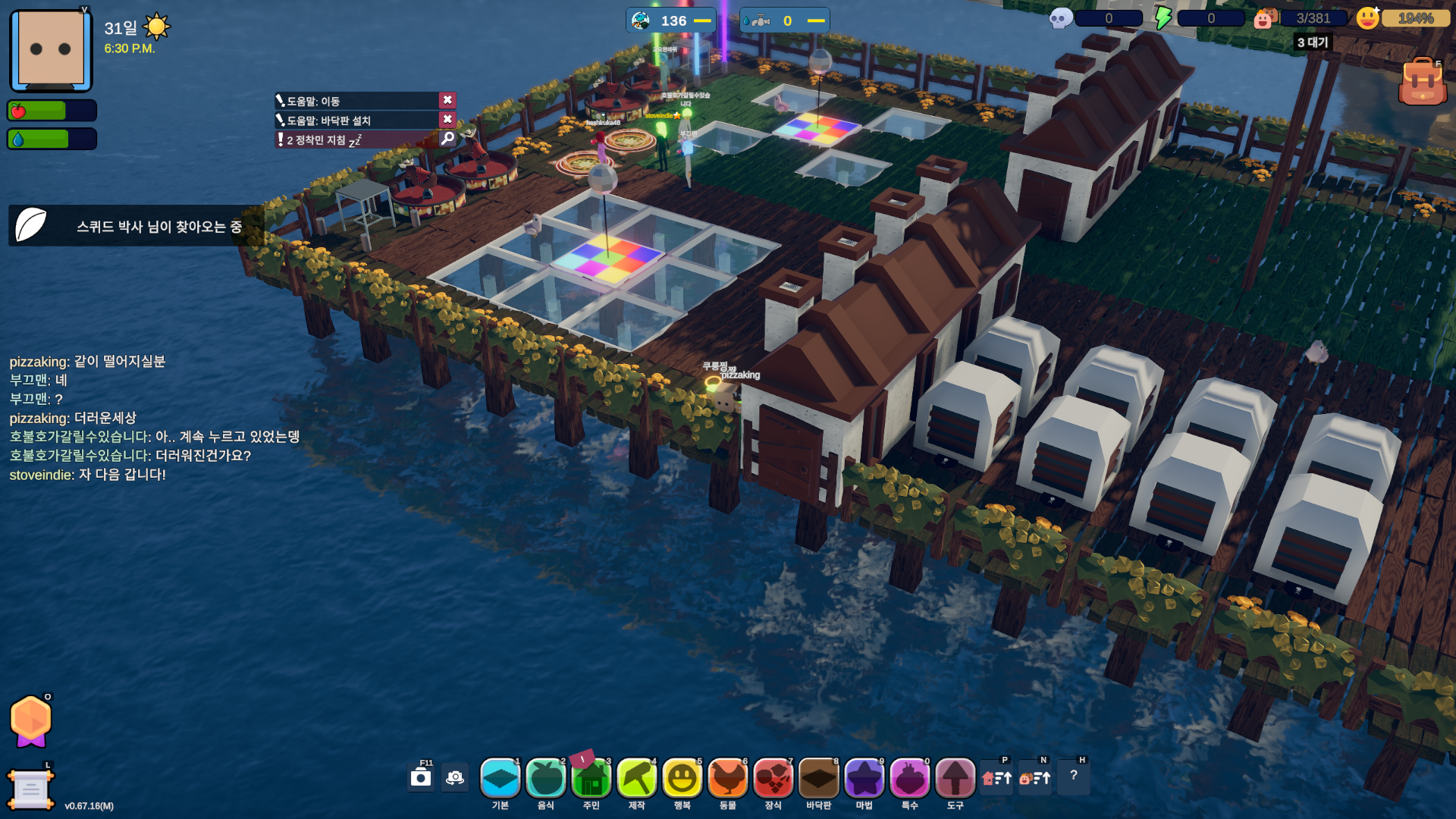1456x819 pixels.
Task: Select the 동물 chicken category
Action: tap(728, 779)
